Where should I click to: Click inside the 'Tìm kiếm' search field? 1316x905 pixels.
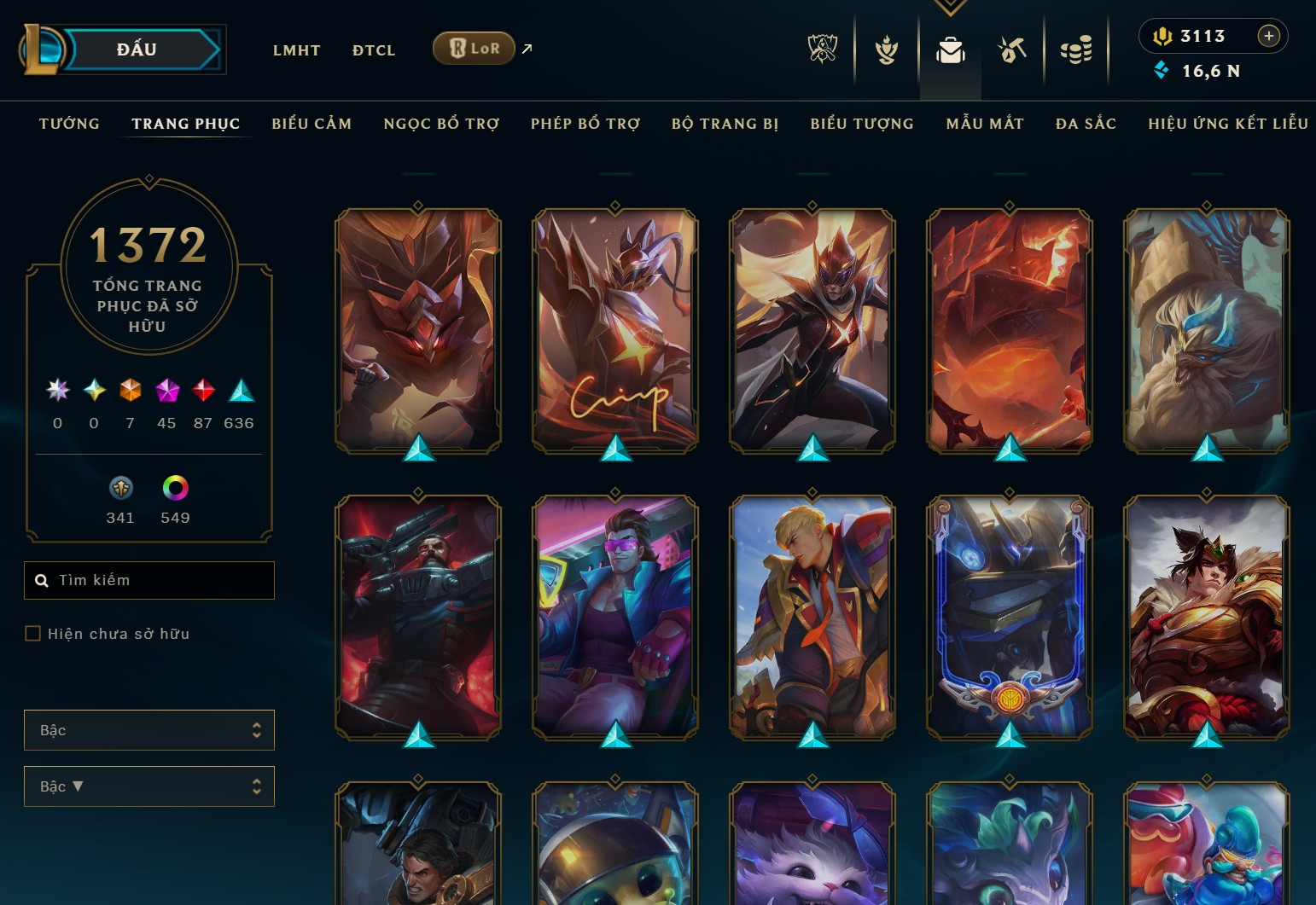pos(149,580)
